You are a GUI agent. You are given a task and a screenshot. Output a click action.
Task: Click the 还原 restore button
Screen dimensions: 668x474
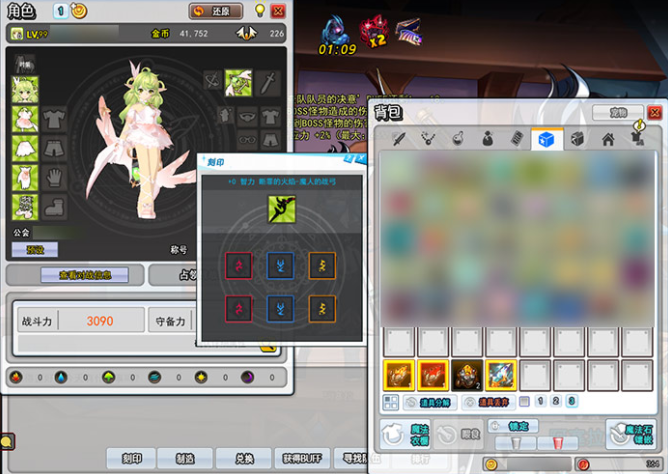(215, 11)
